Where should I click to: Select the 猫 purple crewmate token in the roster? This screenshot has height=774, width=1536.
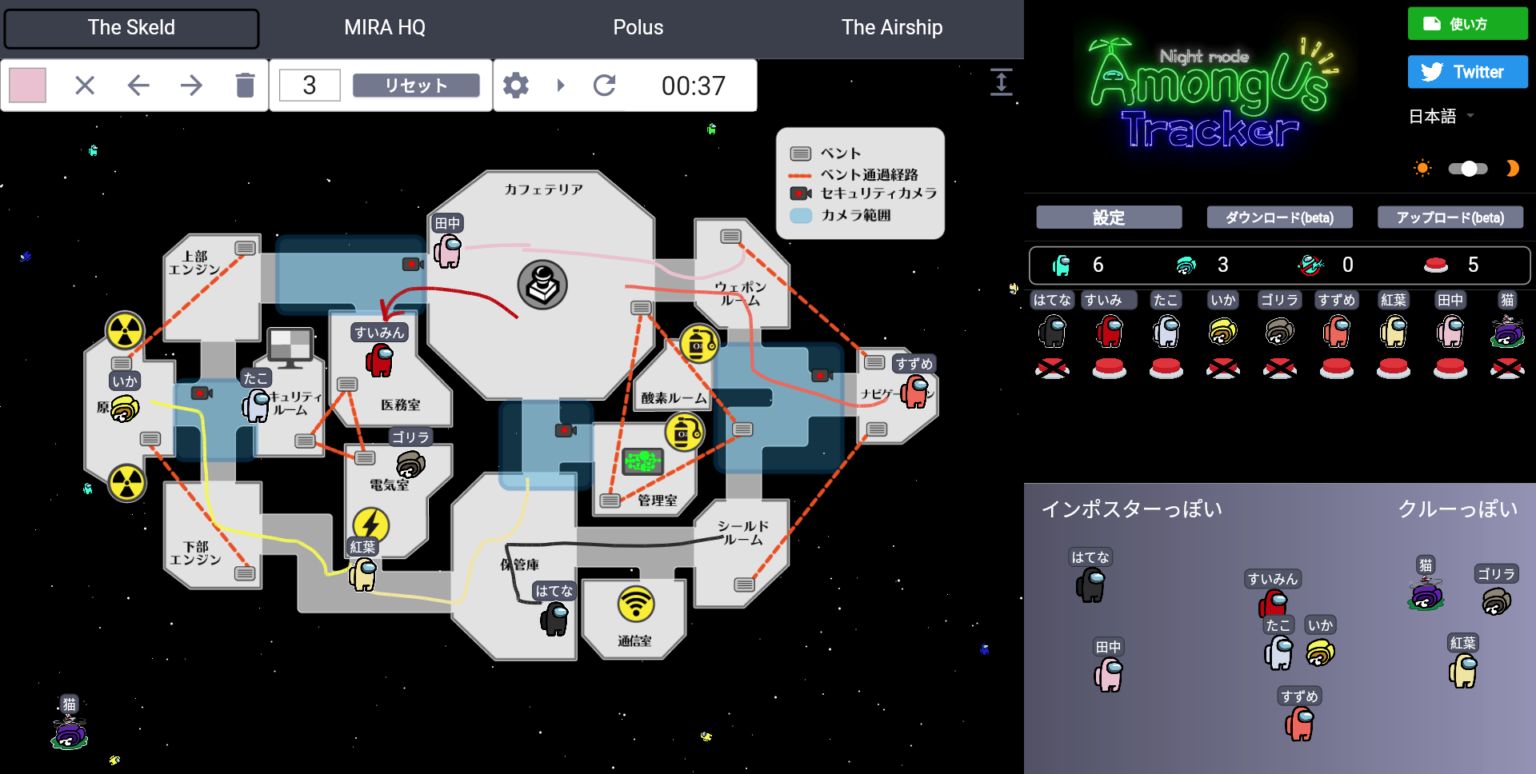click(1507, 330)
